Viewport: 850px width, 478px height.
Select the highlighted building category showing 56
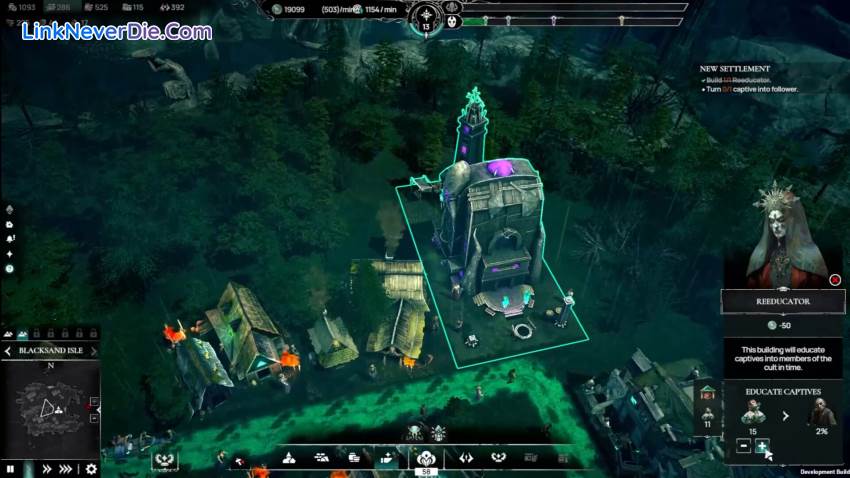pos(426,457)
